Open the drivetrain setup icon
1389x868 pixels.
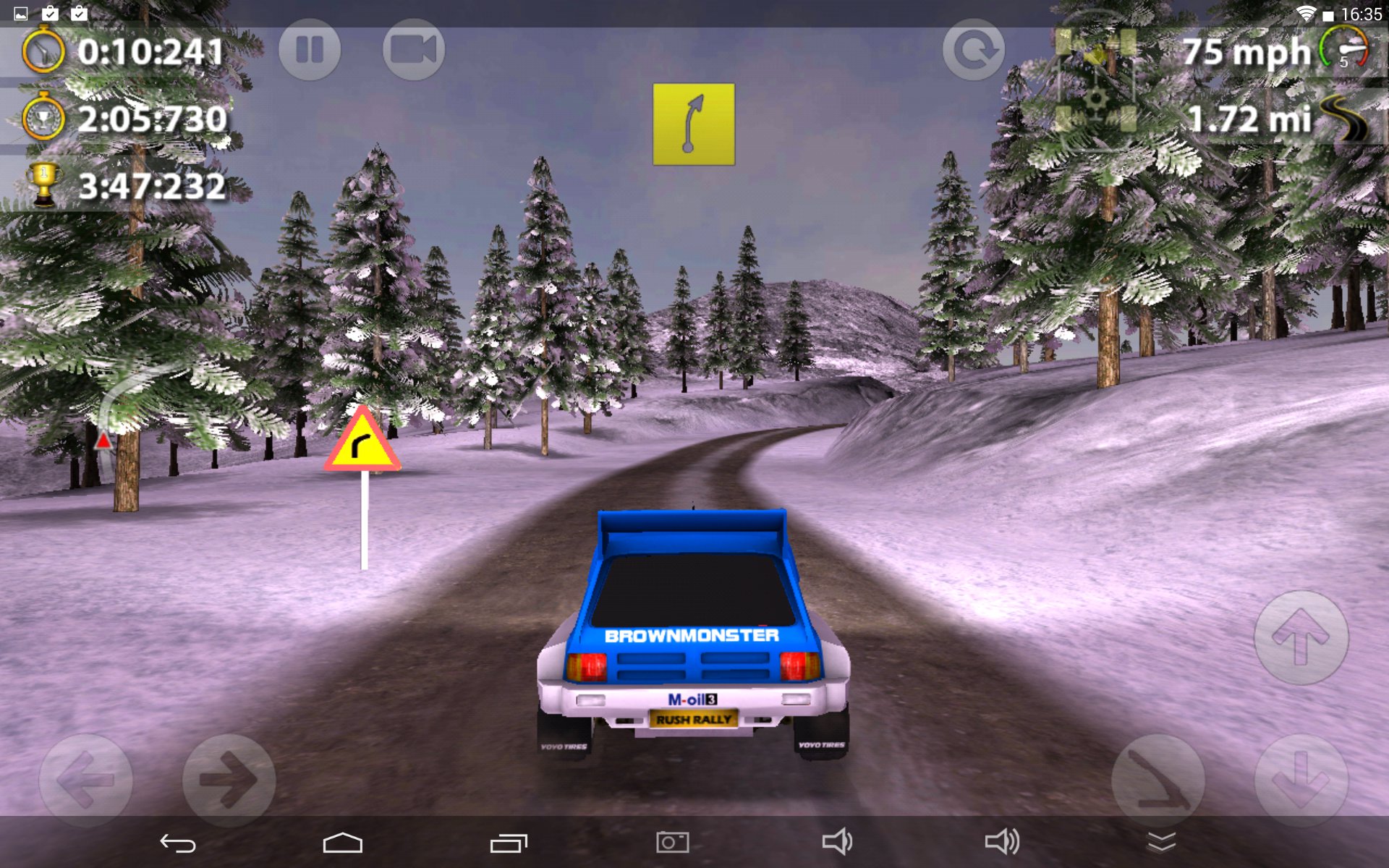(1095, 81)
